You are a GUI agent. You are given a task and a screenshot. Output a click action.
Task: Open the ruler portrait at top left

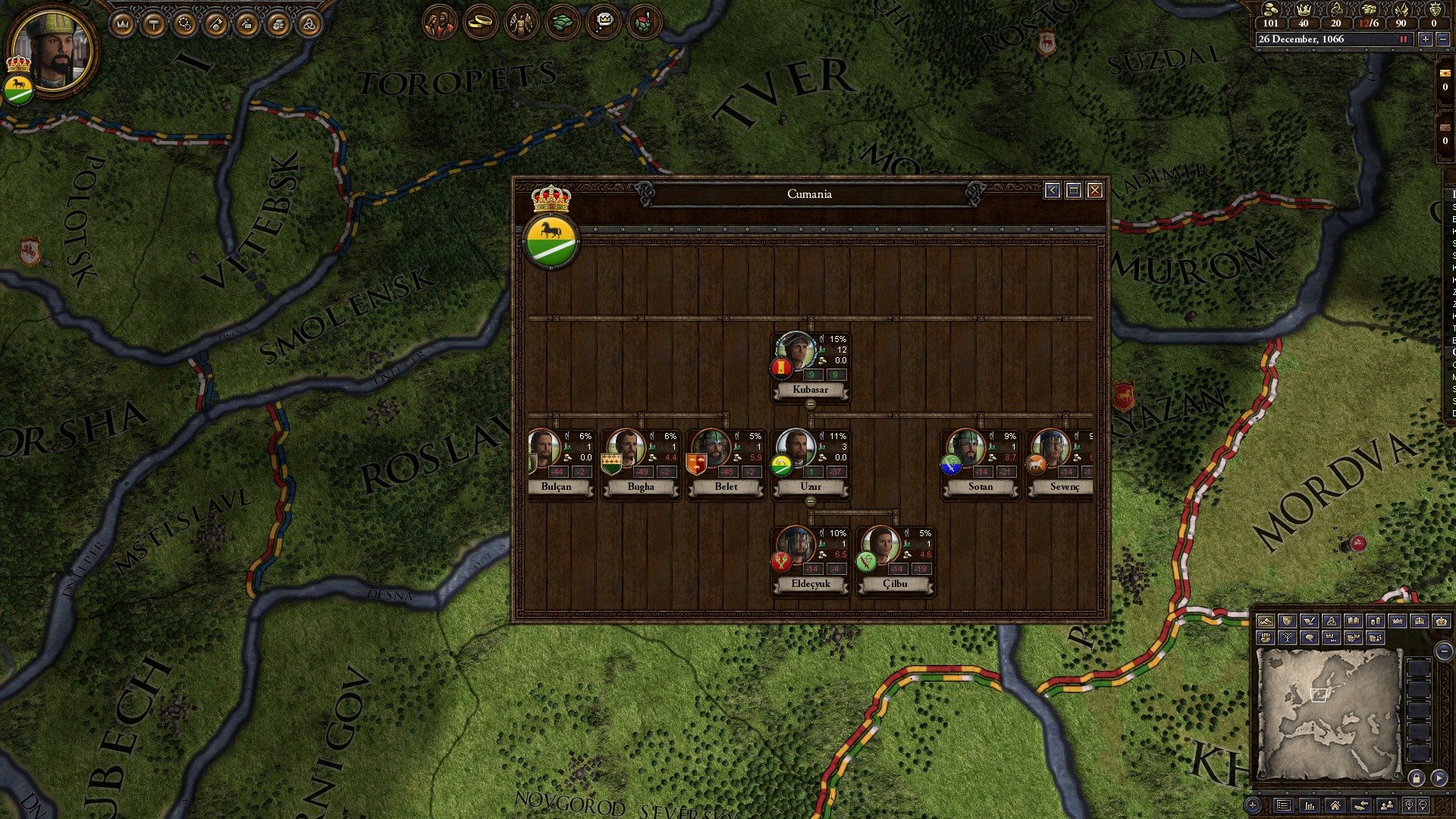[x=55, y=50]
